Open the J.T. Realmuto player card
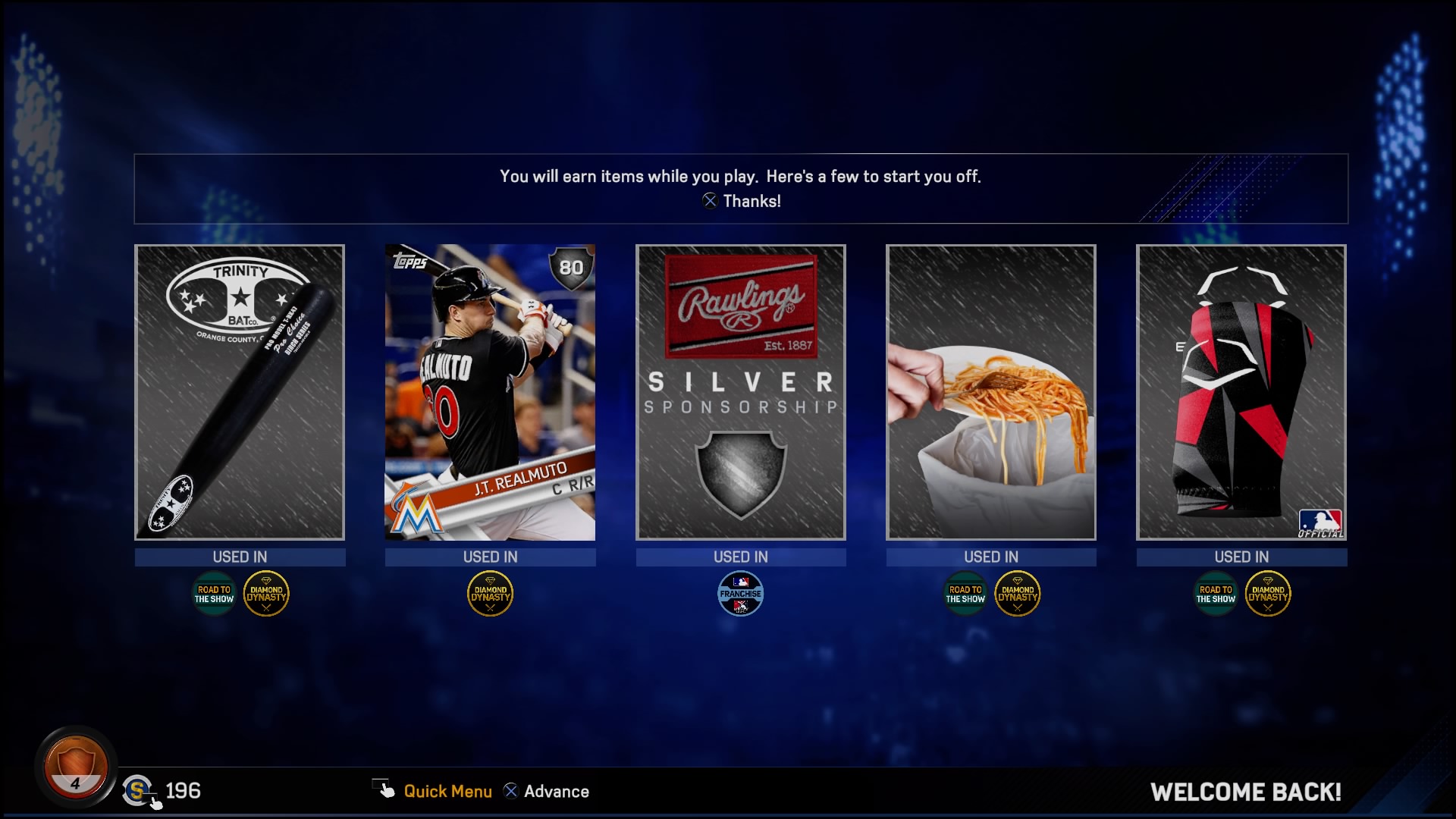The image size is (1456, 819). [490, 392]
